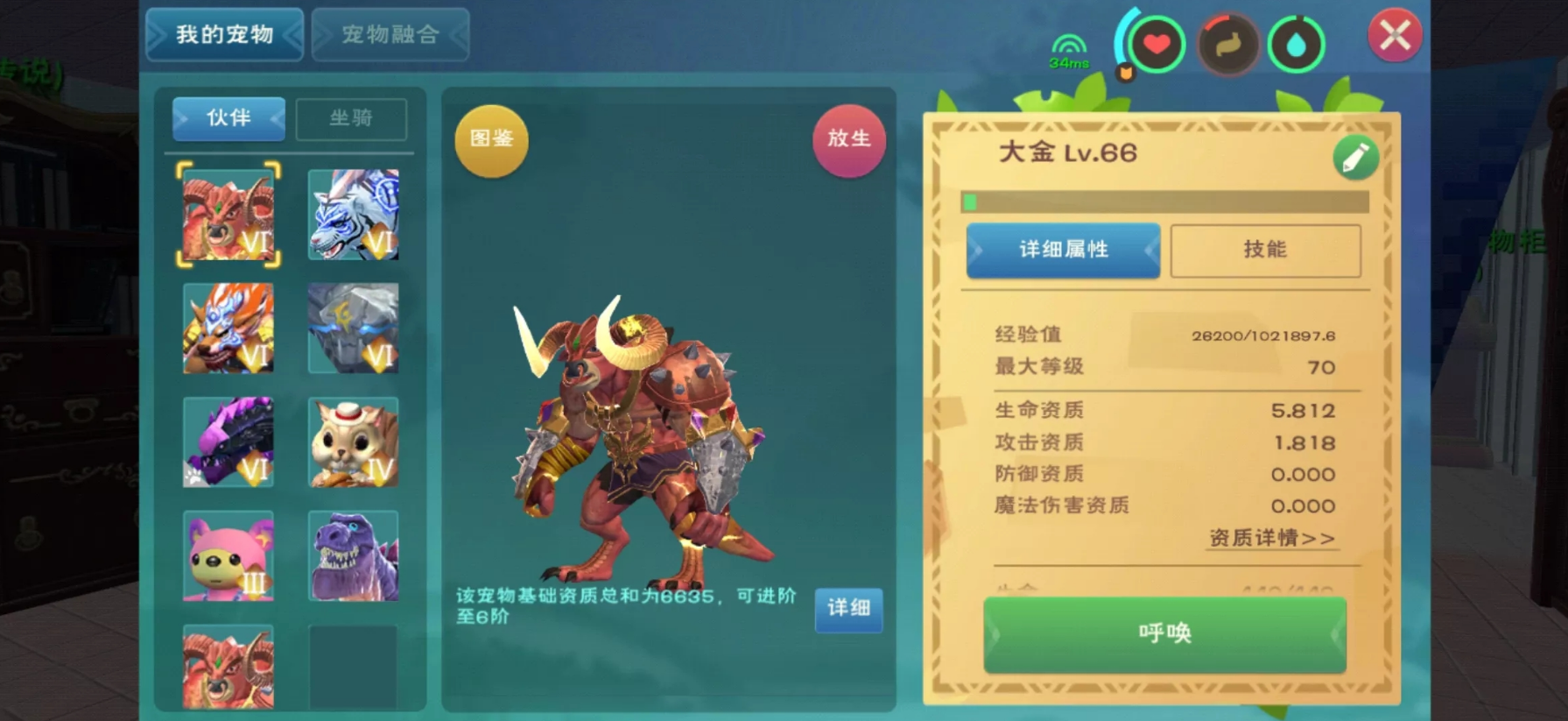Click the heart status icon in top bar
Image resolution: width=1568 pixels, height=721 pixels.
point(1159,42)
